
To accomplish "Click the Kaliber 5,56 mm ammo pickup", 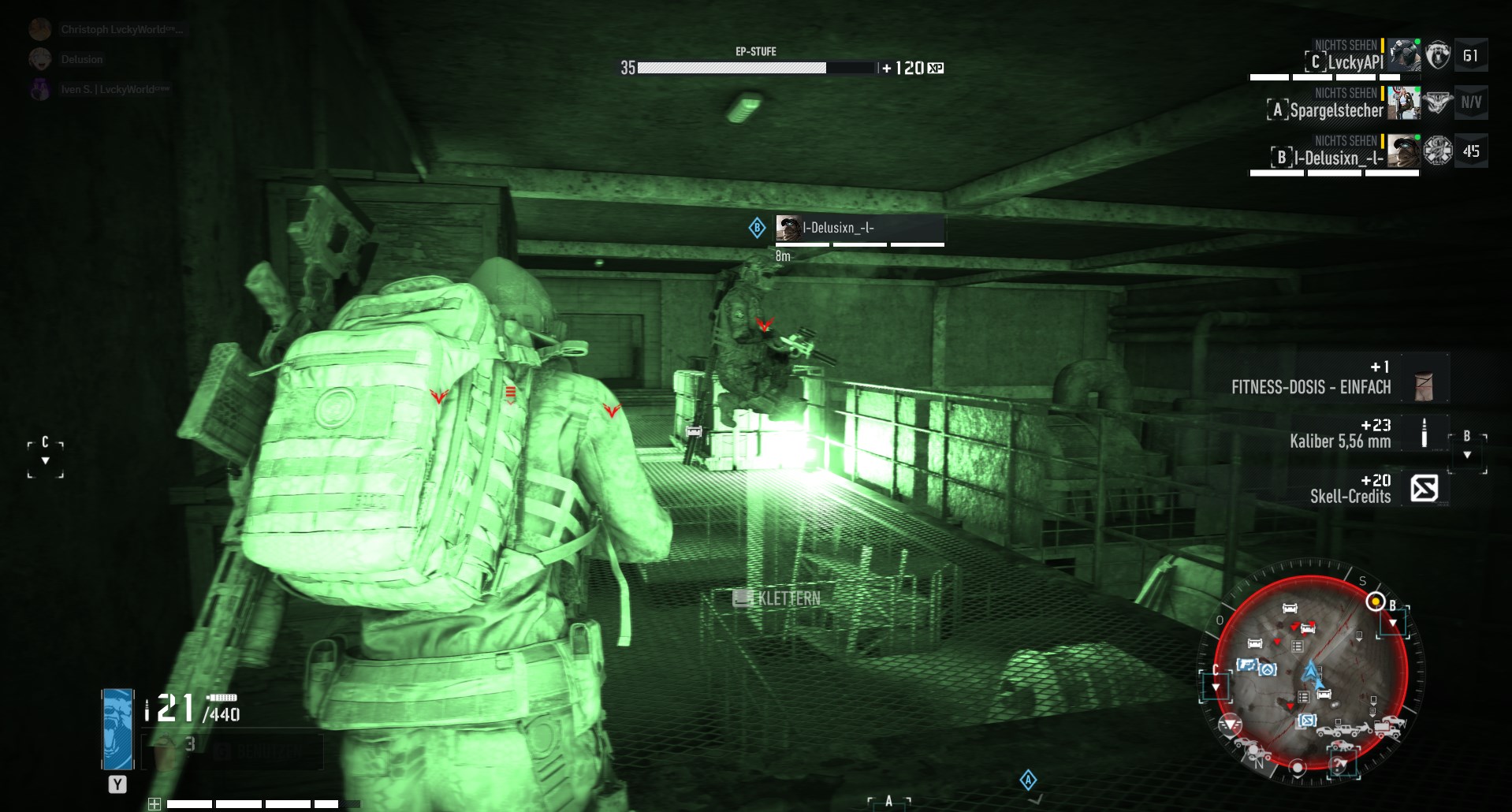I will point(1424,434).
